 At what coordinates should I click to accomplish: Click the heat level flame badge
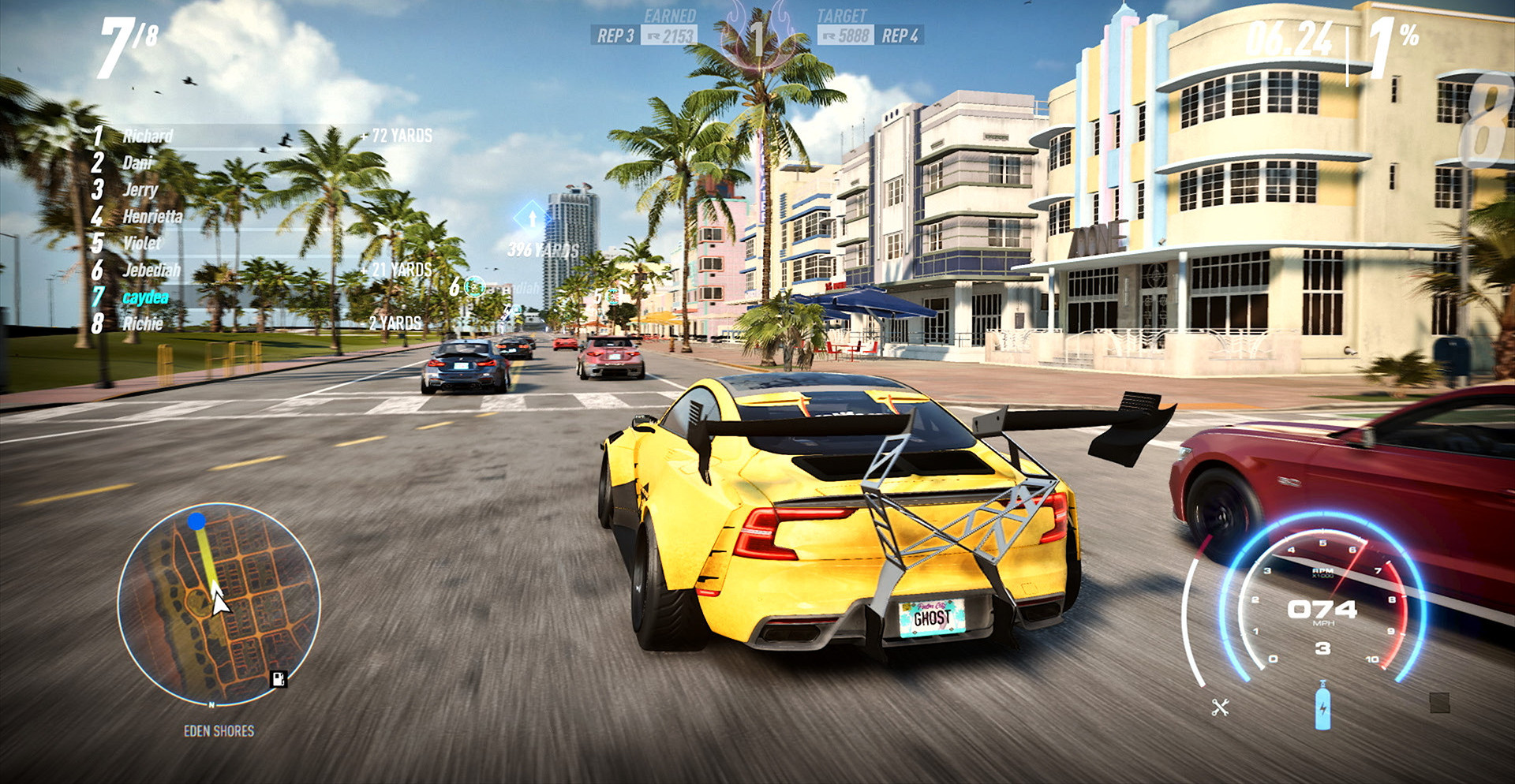(756, 37)
